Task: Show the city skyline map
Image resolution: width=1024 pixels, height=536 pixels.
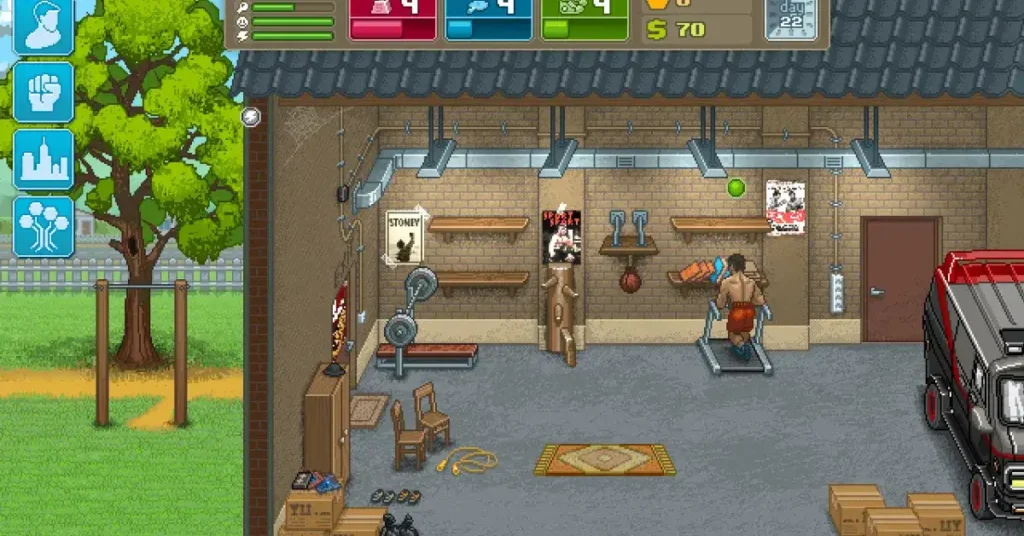Action: (x=43, y=159)
